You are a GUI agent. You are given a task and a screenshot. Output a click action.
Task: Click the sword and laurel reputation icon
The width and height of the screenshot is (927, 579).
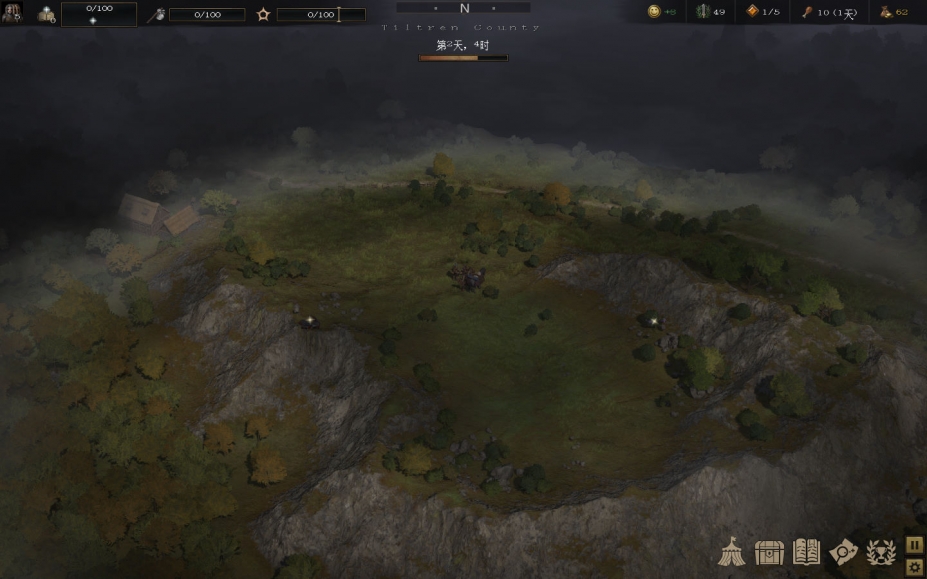pyautogui.click(x=703, y=12)
